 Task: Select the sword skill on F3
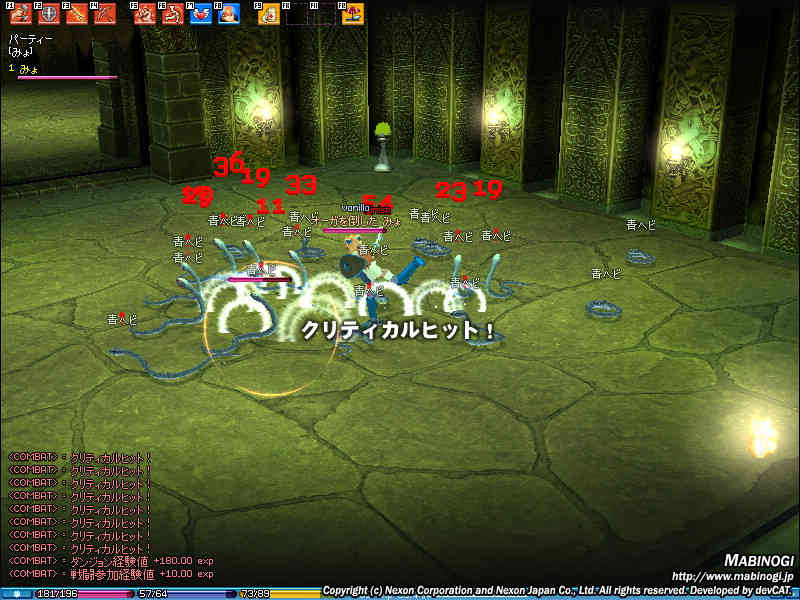coord(76,14)
